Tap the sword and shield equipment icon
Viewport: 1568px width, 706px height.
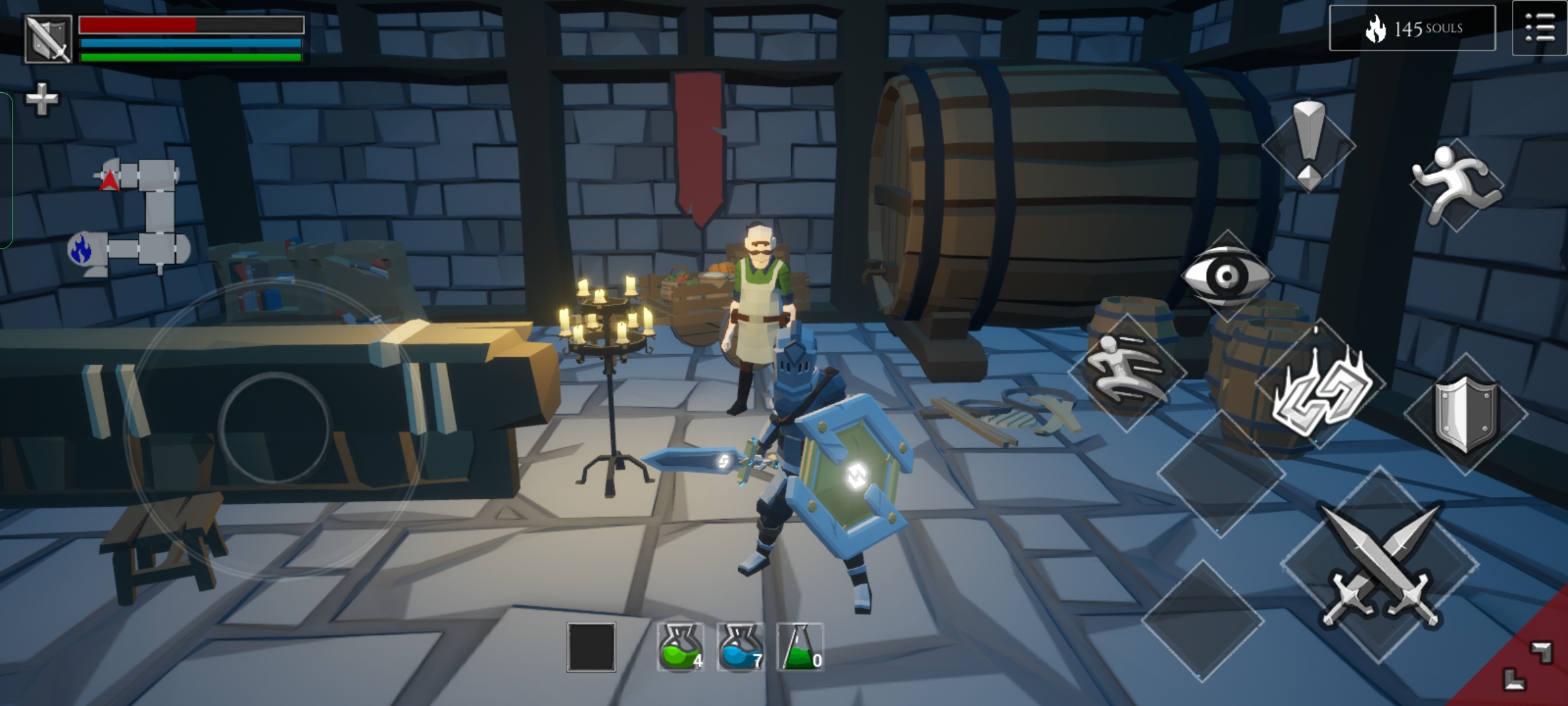[48, 39]
